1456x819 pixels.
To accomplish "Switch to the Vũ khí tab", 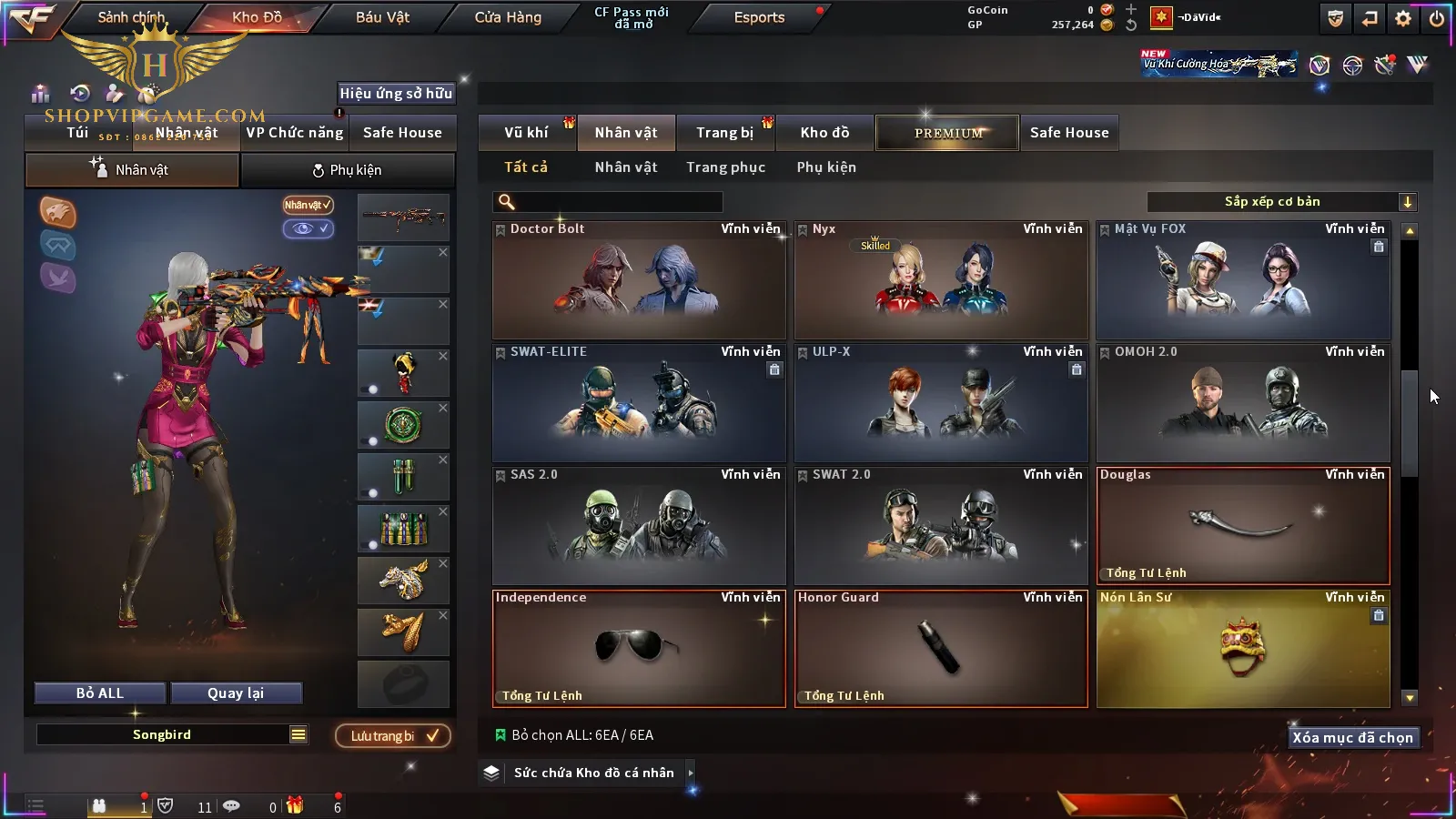I will tap(526, 133).
